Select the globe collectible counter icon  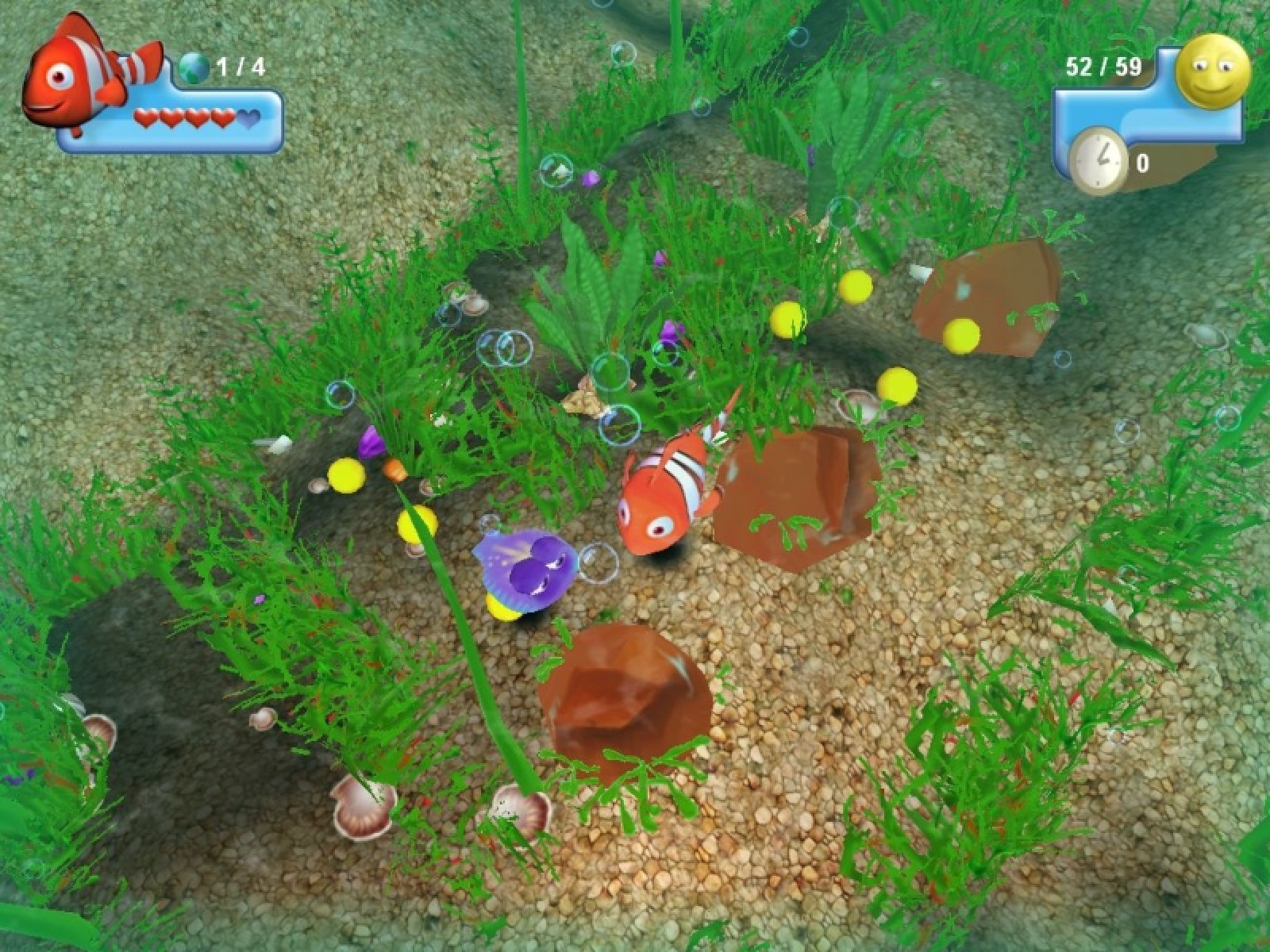(194, 67)
